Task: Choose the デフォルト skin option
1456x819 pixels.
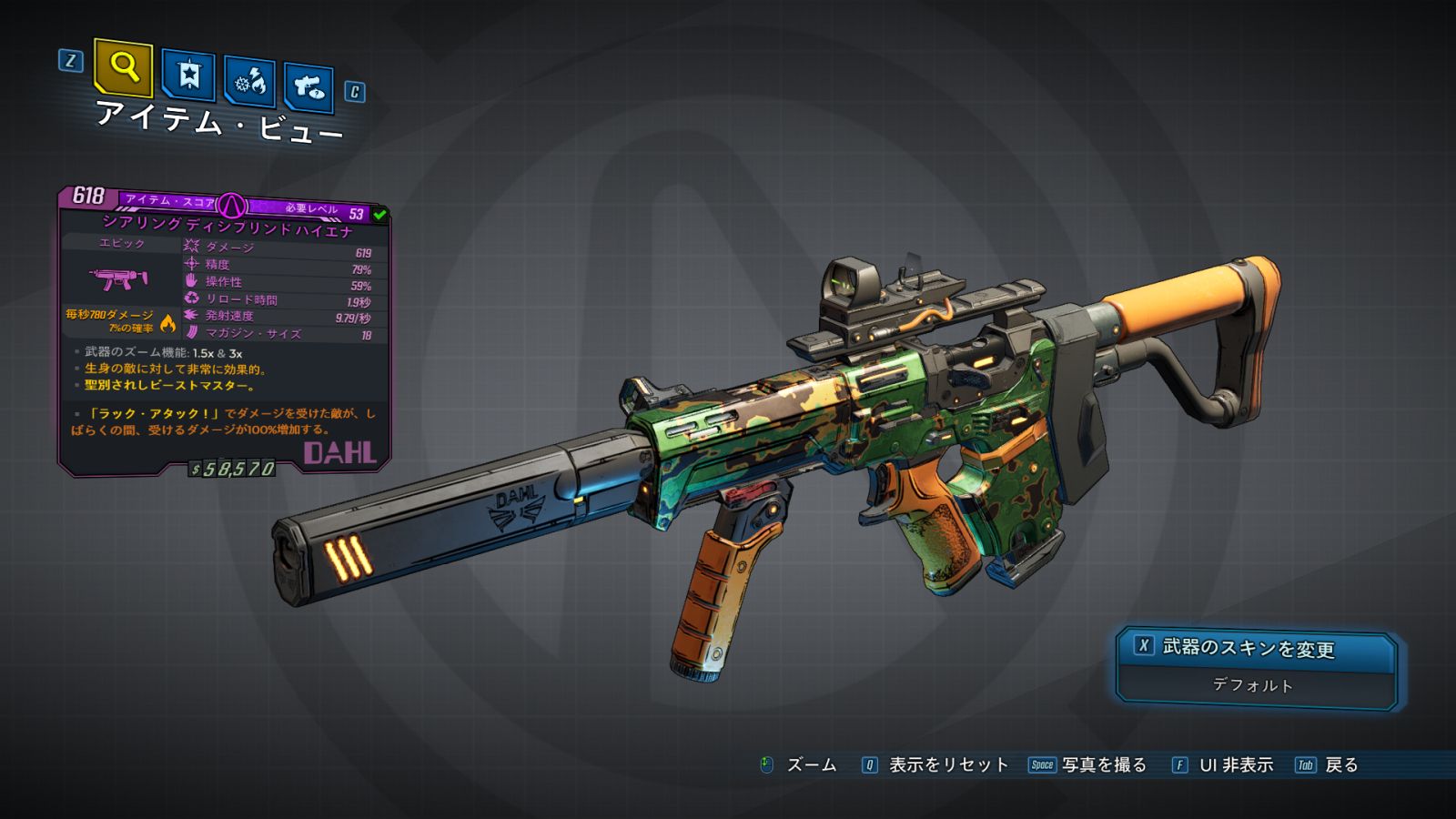Action: [x=1254, y=685]
